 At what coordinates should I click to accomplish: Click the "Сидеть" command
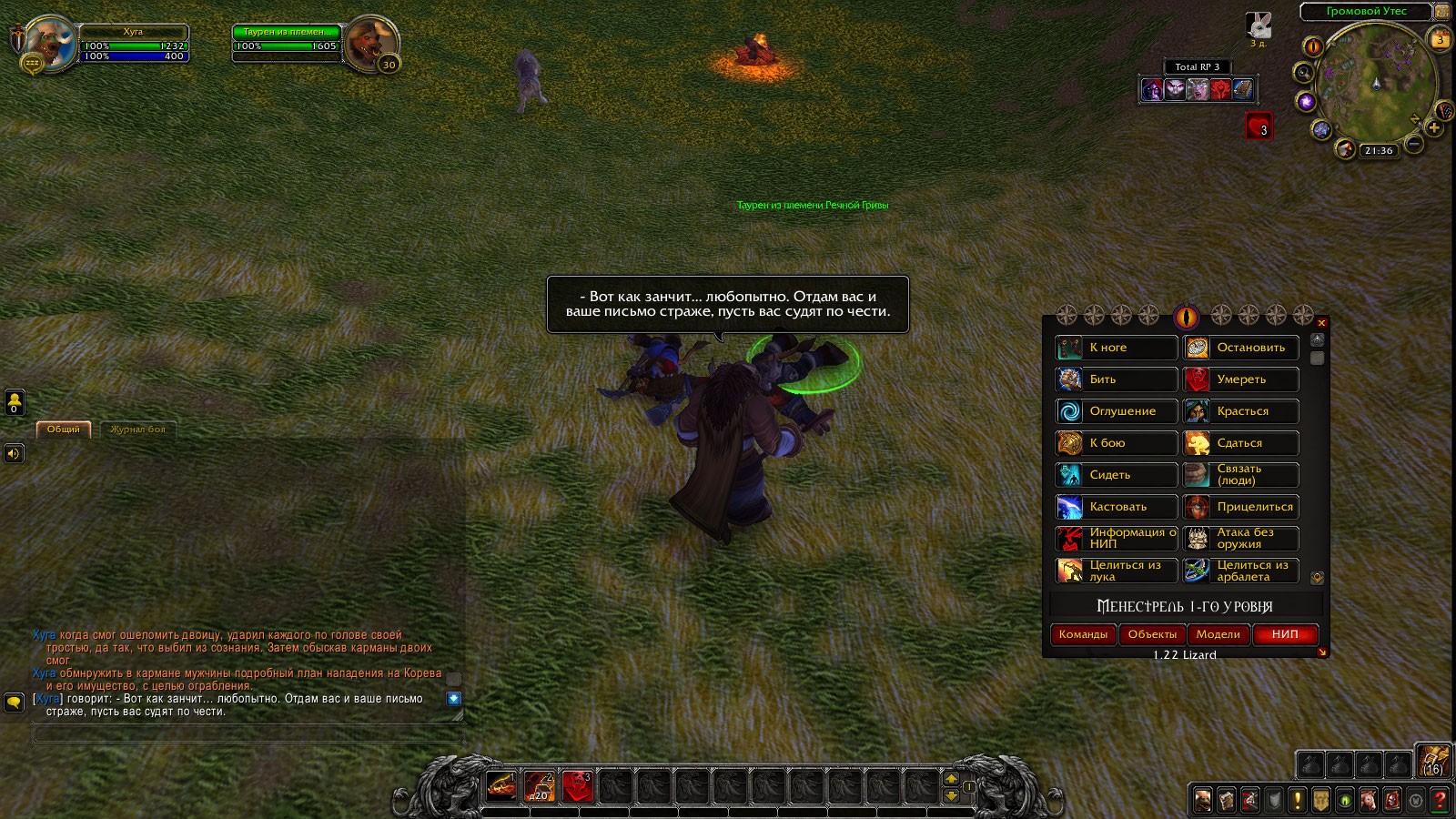1117,475
